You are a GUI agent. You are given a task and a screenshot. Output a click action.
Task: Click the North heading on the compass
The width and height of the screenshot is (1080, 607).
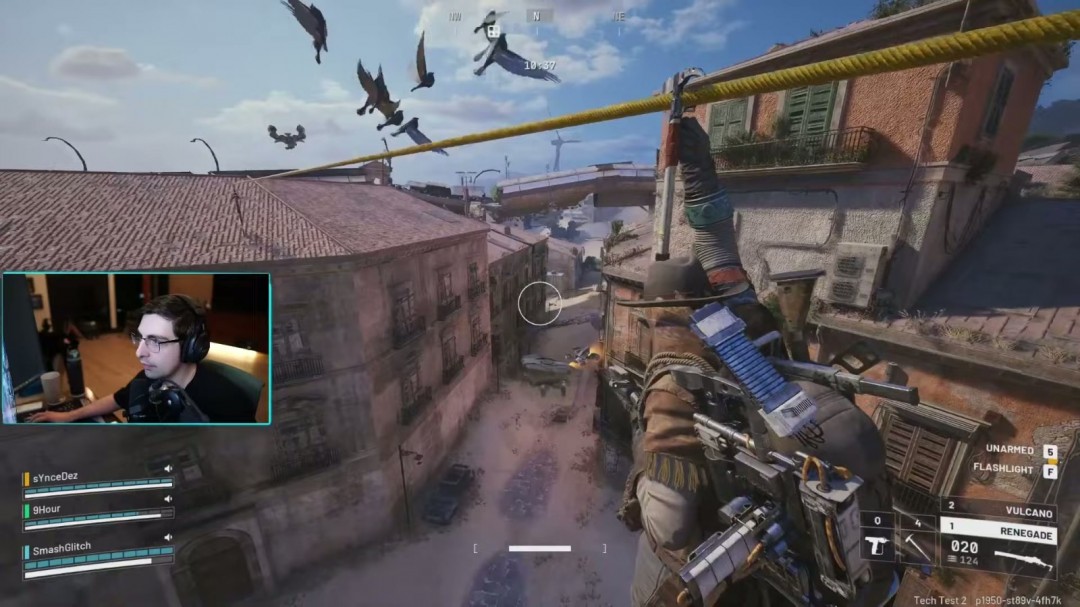coord(537,16)
